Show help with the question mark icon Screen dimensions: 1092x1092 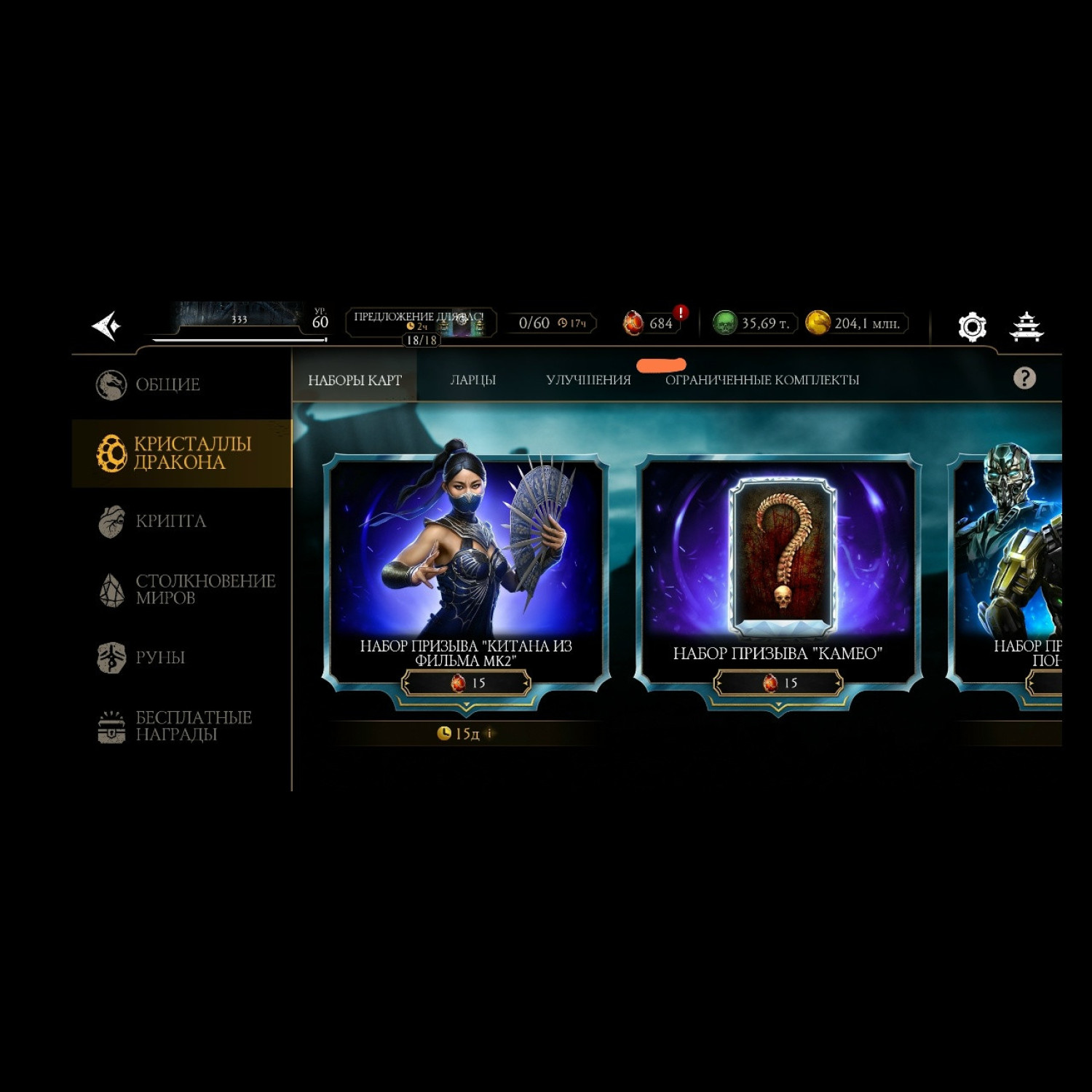tap(1024, 378)
